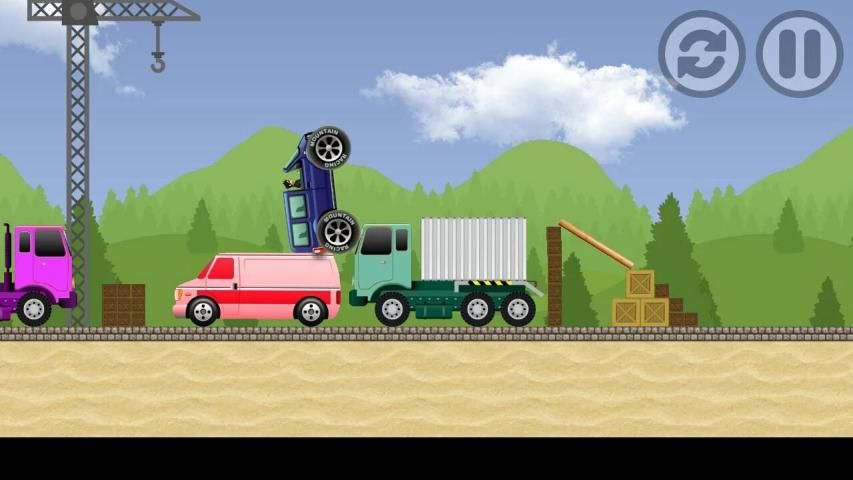Restart the level with the circular arrows button
The image size is (853, 480).
tap(701, 54)
